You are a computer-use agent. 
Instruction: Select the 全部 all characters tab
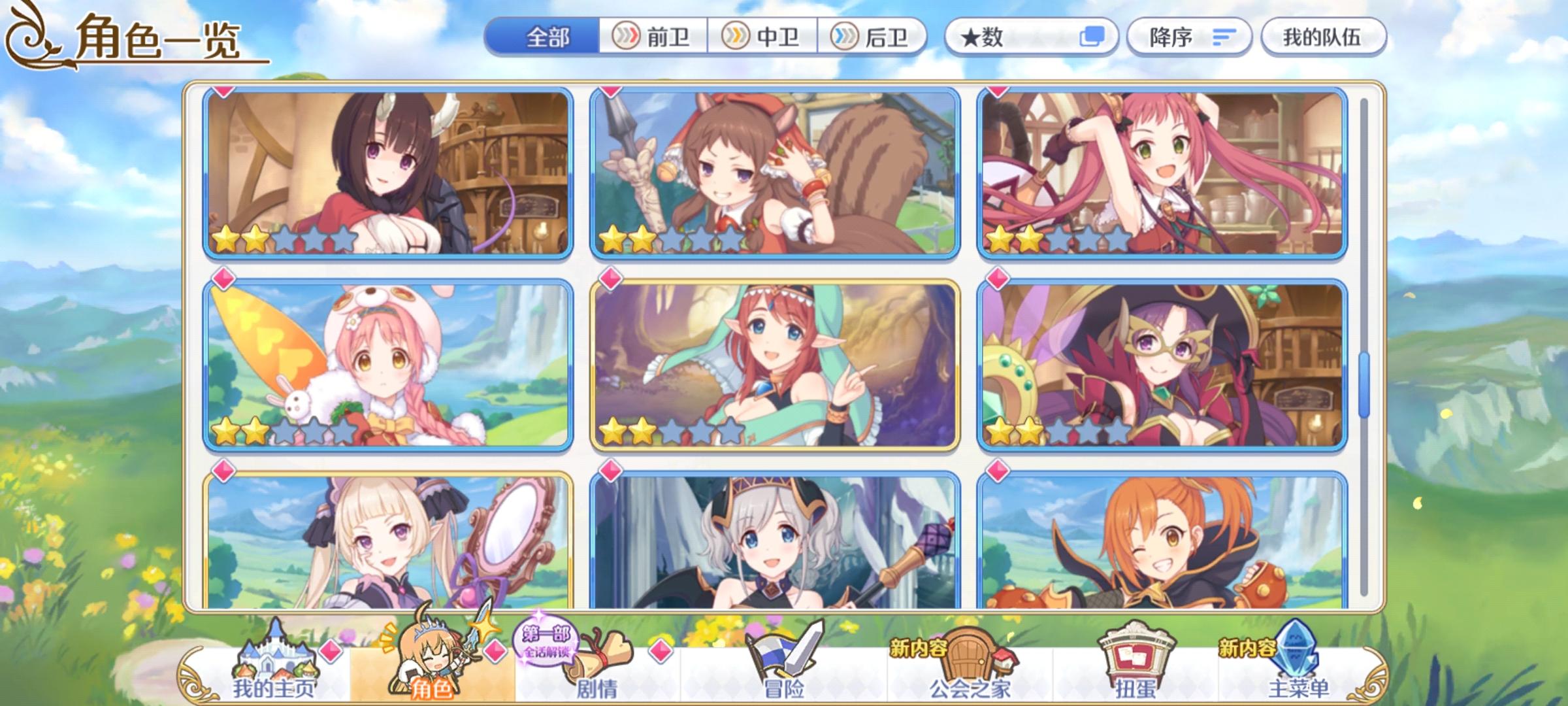coord(549,37)
